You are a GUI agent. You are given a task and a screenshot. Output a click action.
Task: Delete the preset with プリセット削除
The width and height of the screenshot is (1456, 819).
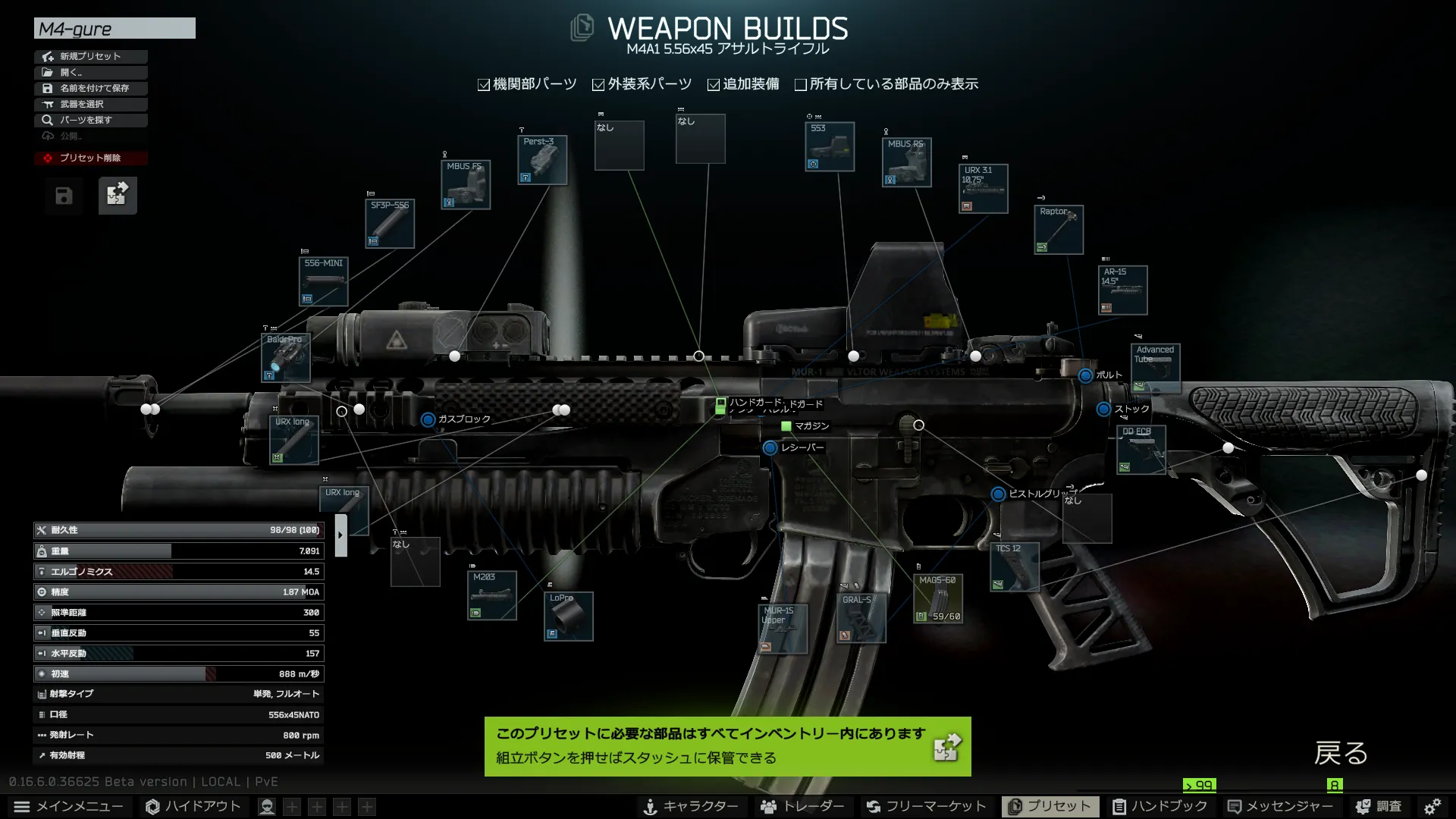[x=90, y=158]
